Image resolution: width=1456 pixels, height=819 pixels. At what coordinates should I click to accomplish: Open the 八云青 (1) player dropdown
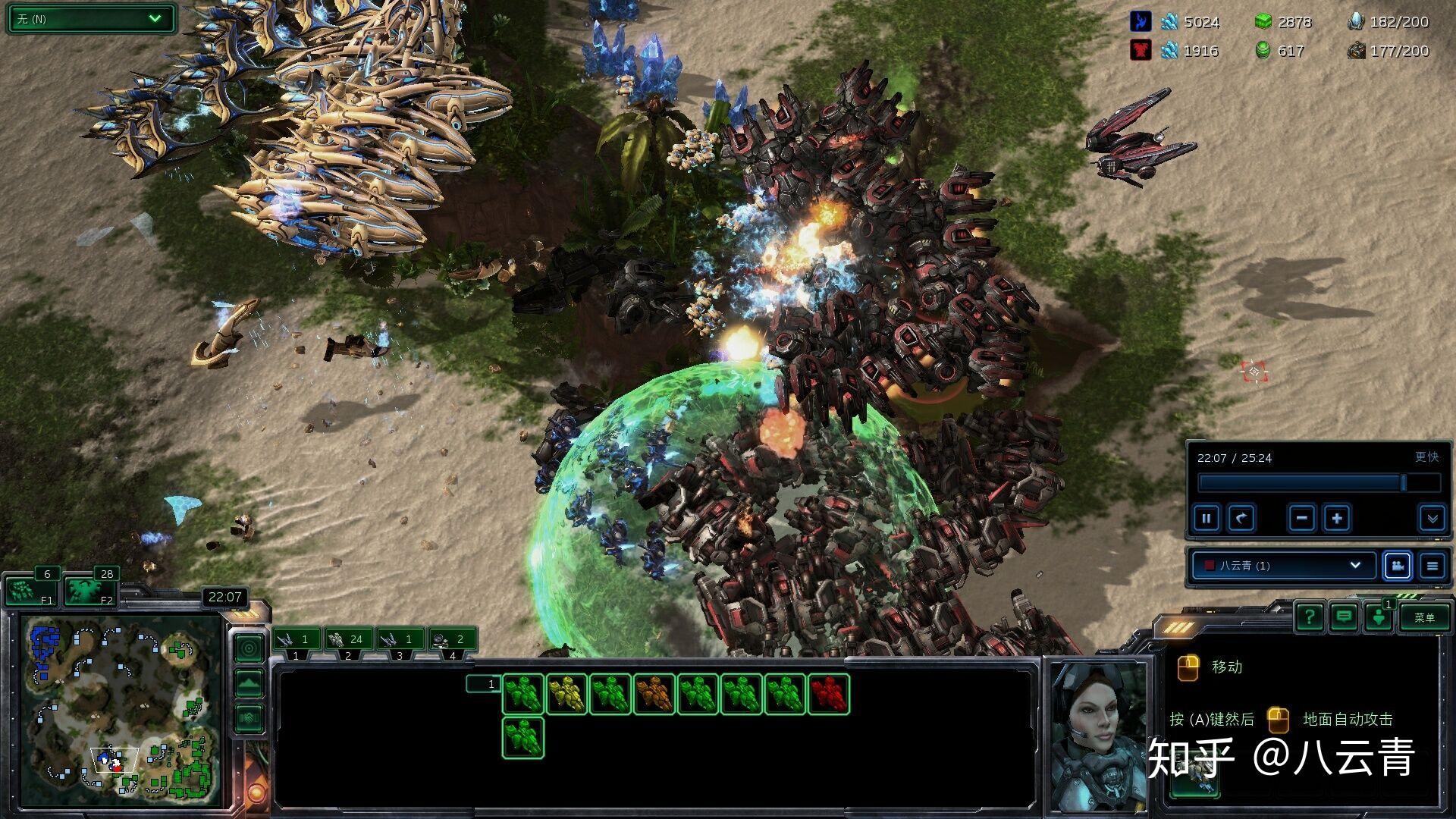coord(1283,566)
